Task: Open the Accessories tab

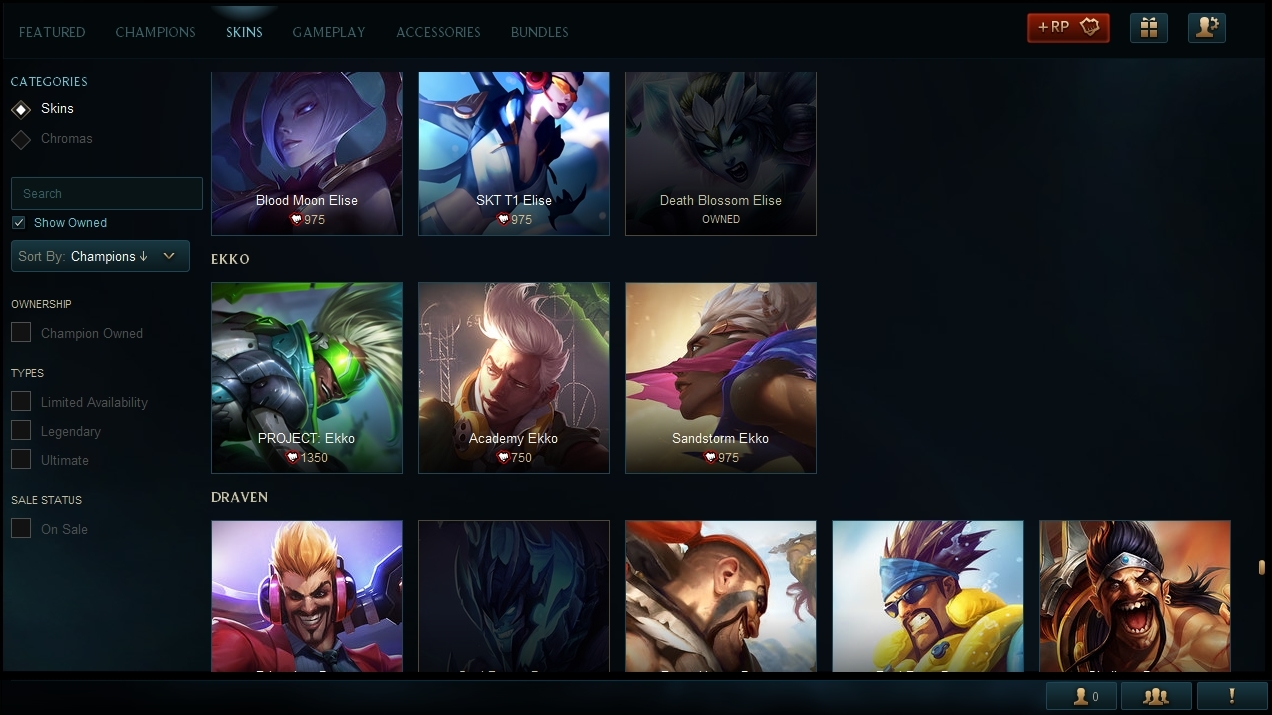Action: point(438,32)
